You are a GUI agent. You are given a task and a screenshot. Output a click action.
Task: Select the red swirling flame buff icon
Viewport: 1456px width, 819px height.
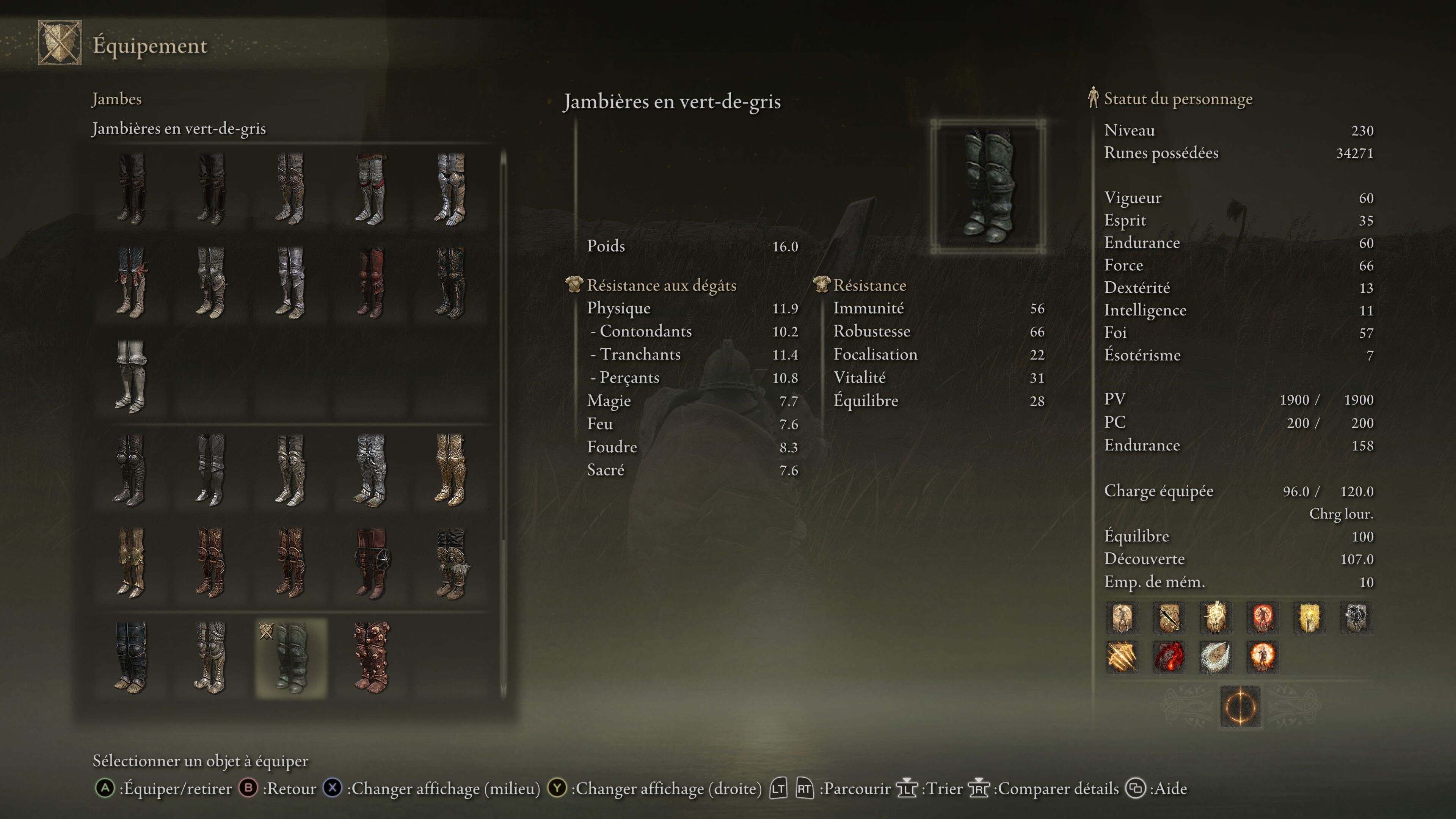click(1168, 657)
